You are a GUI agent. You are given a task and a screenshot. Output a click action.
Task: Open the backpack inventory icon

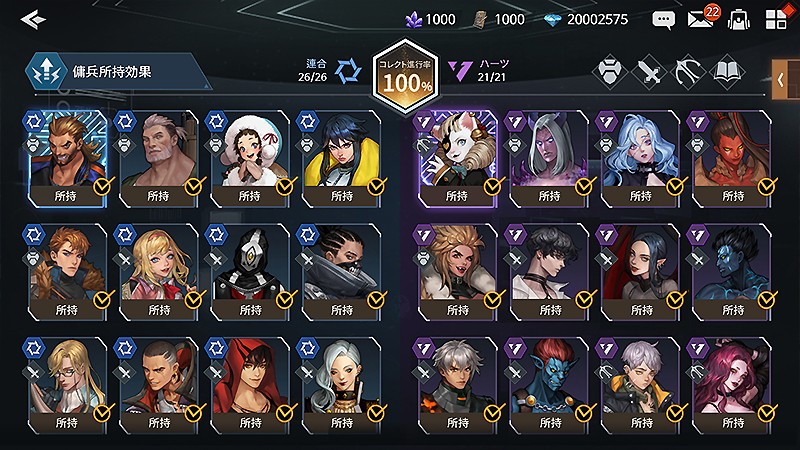739,19
